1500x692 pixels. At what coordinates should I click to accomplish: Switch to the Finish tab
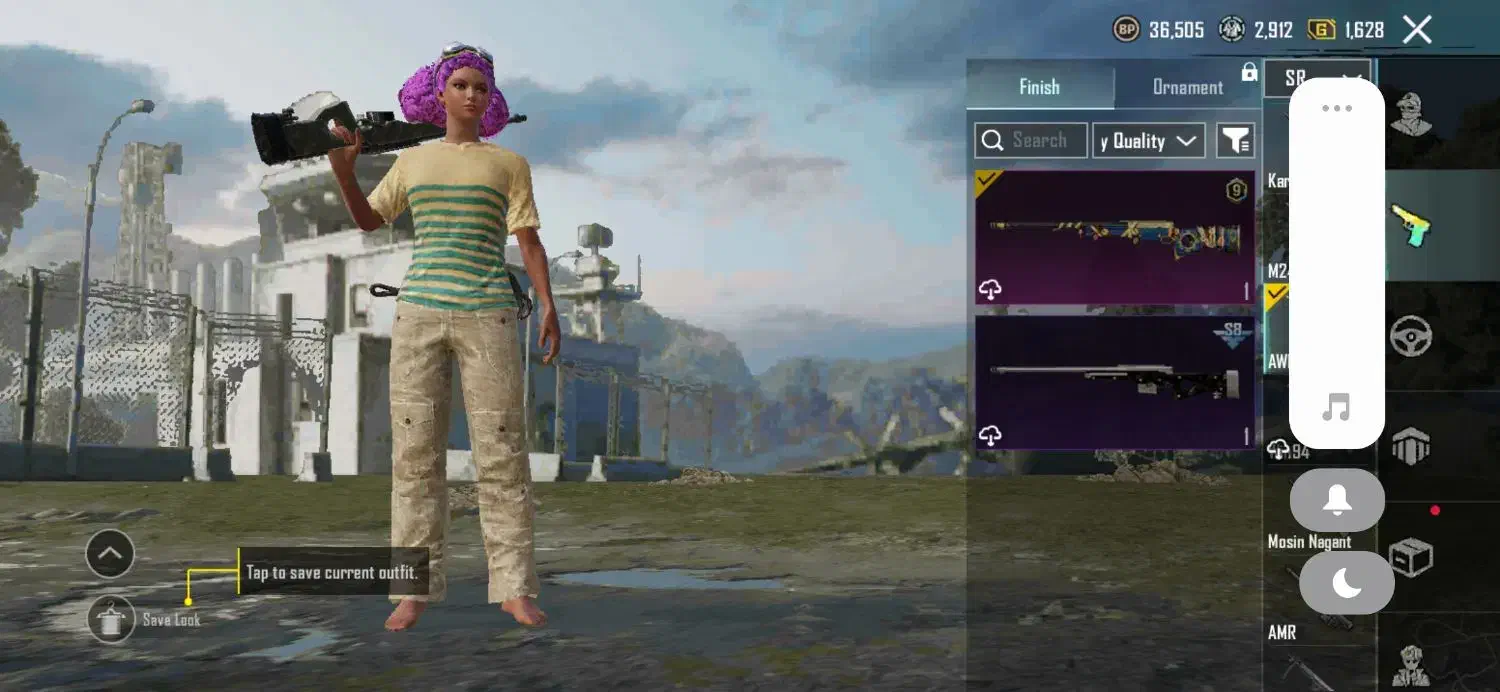click(1039, 87)
